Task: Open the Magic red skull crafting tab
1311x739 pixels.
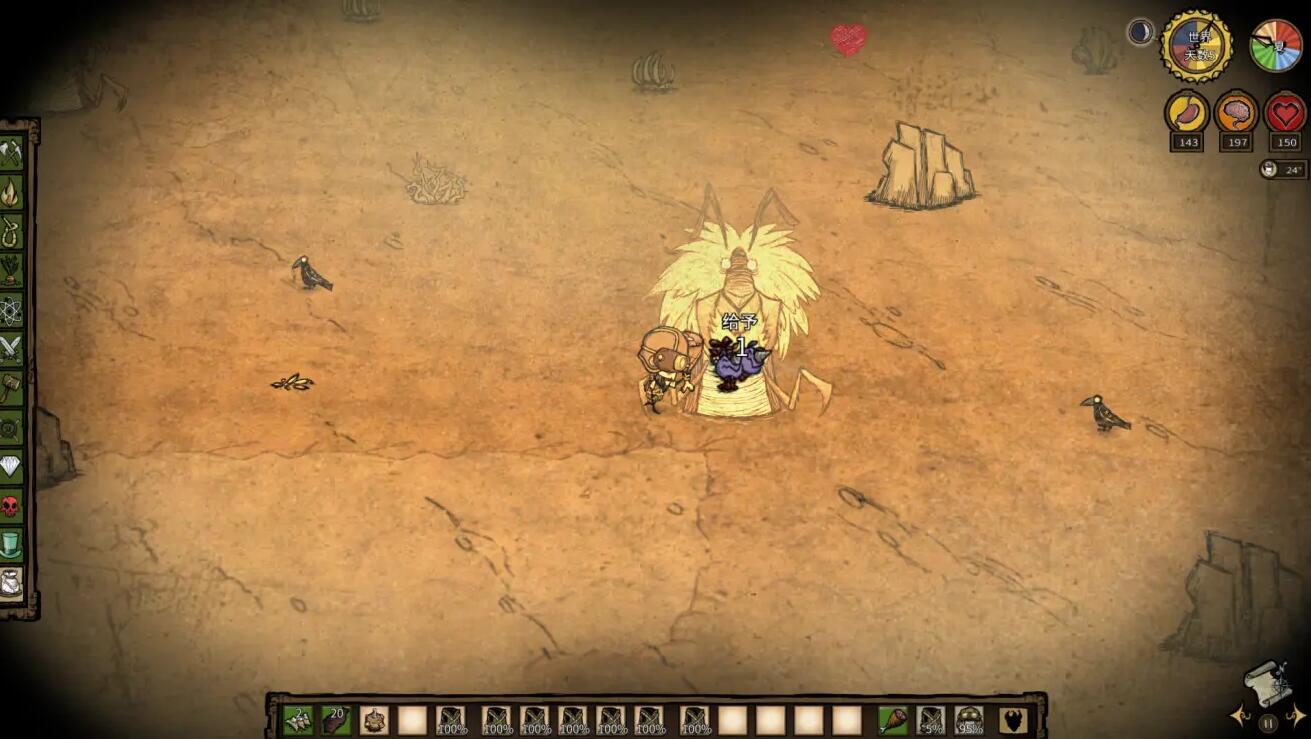Action: (11, 506)
